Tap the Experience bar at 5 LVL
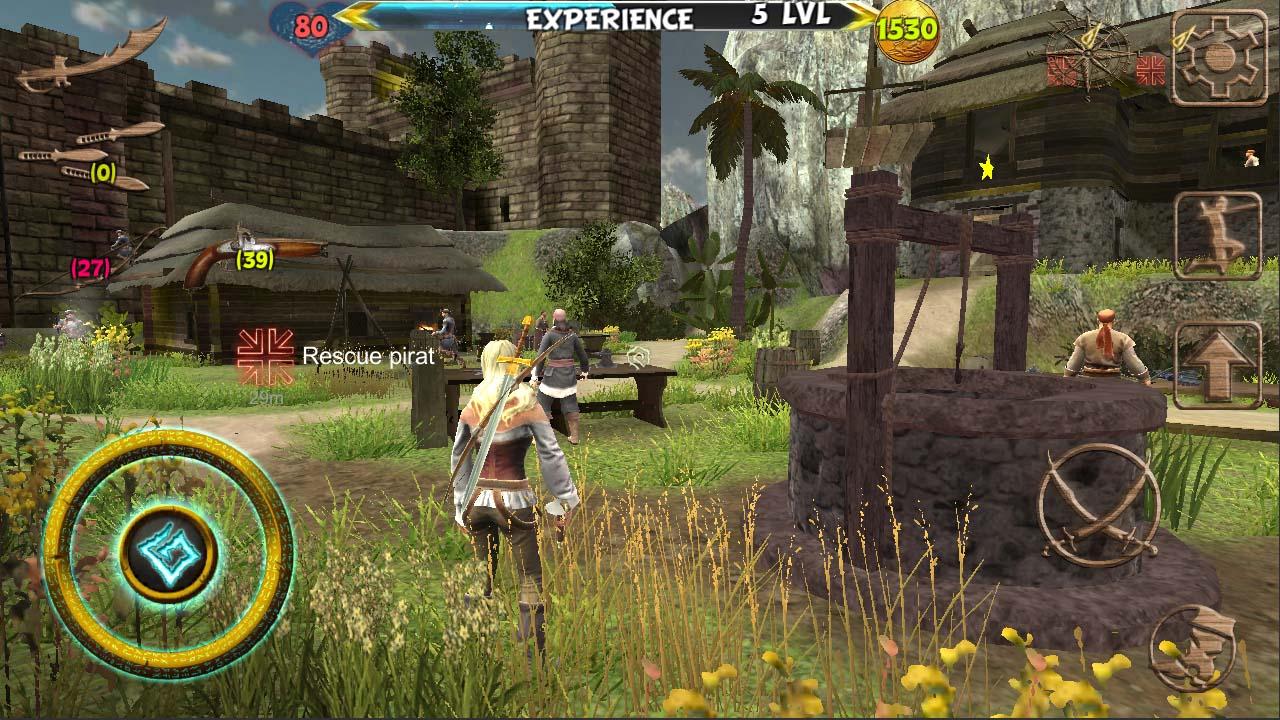The height and width of the screenshot is (720, 1280). [x=610, y=18]
